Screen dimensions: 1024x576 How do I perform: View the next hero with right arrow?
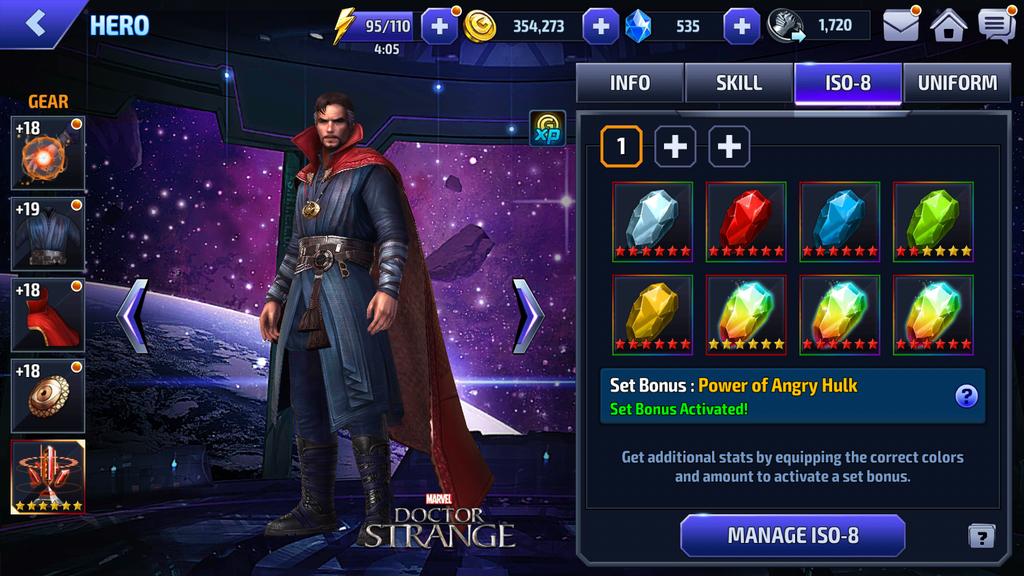tap(527, 316)
